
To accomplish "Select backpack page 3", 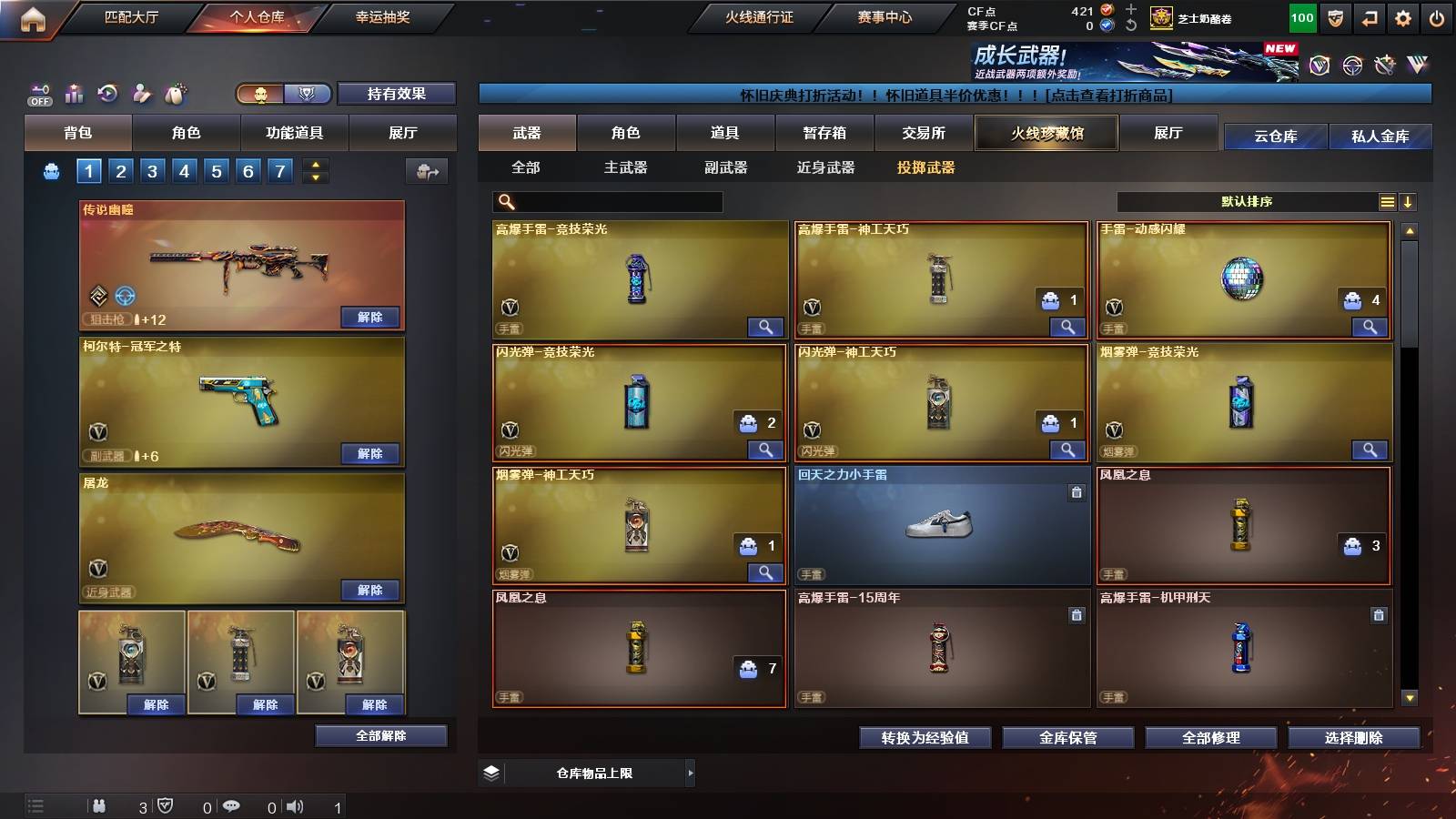I will 154,170.
